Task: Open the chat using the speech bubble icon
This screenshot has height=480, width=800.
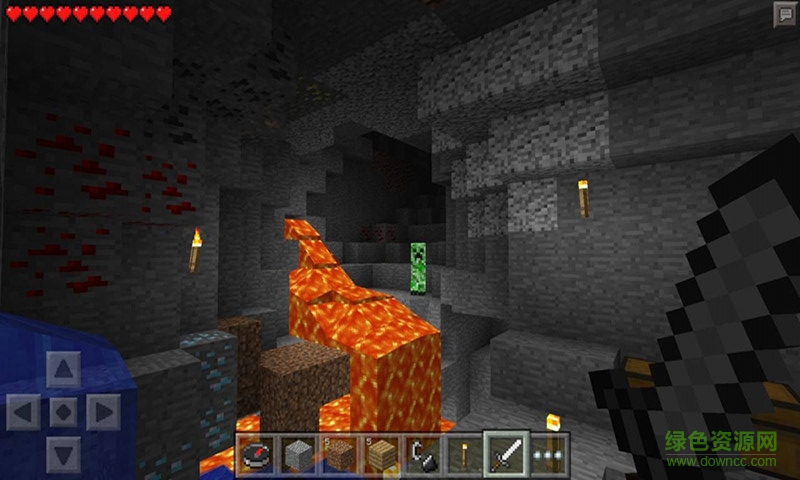Action: click(x=783, y=13)
